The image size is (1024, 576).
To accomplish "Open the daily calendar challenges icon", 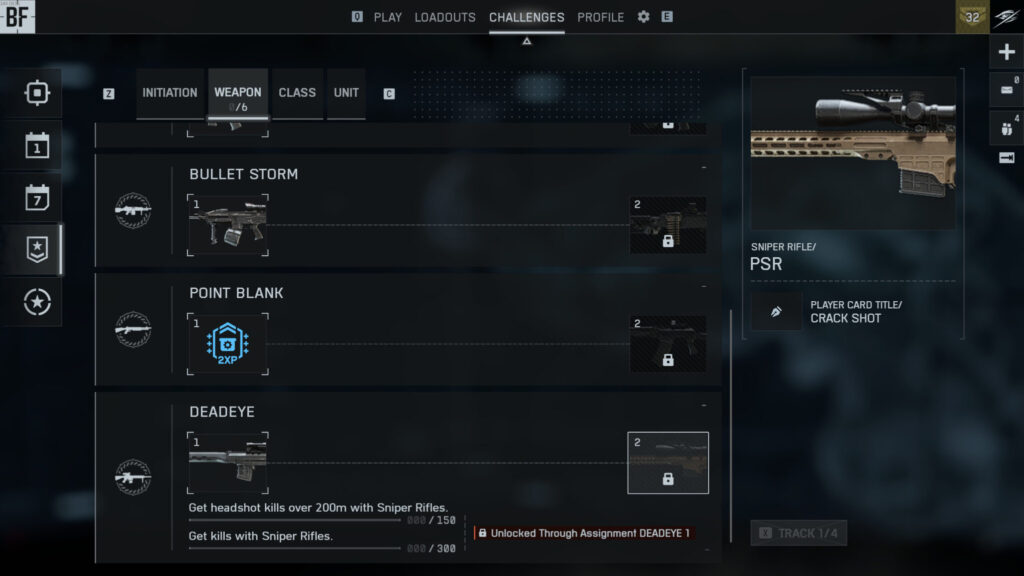I will 37,146.
